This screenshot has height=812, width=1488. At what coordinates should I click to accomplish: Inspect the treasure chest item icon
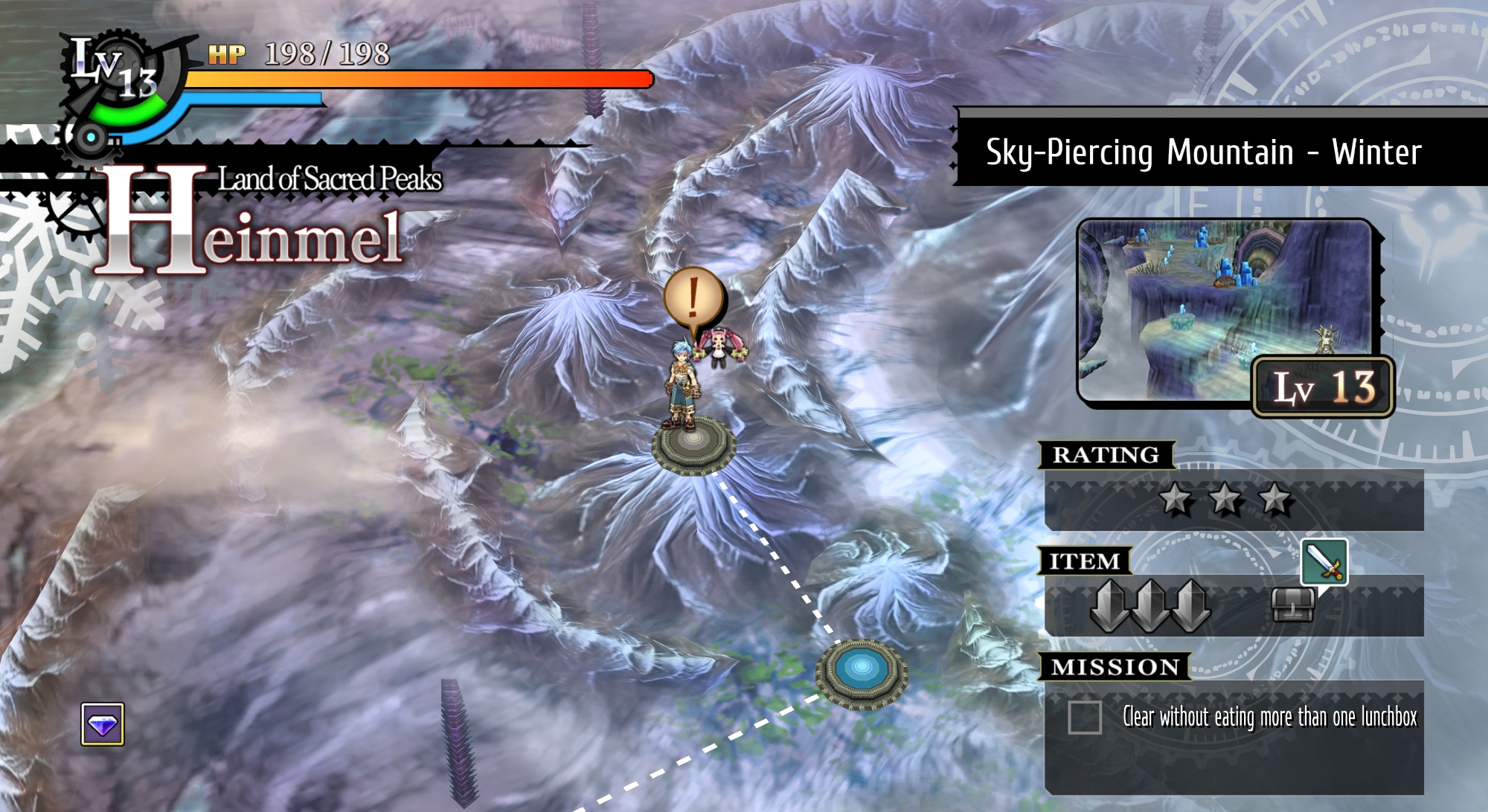coord(1292,605)
